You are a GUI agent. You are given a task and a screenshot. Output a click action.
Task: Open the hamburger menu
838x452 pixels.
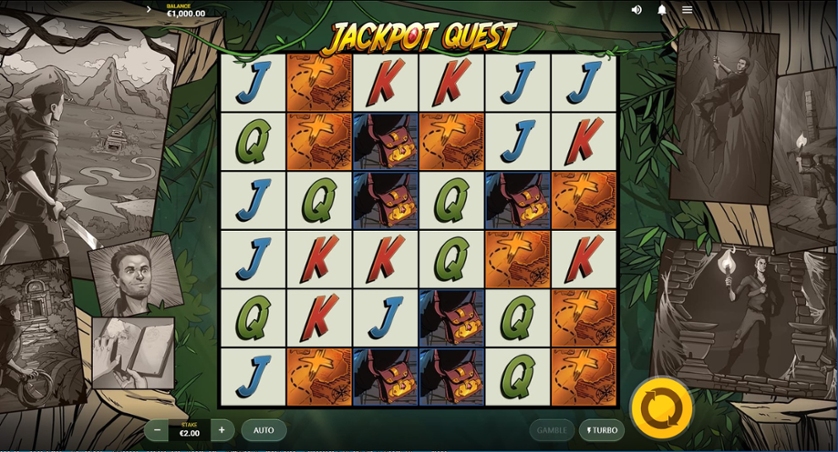point(687,10)
